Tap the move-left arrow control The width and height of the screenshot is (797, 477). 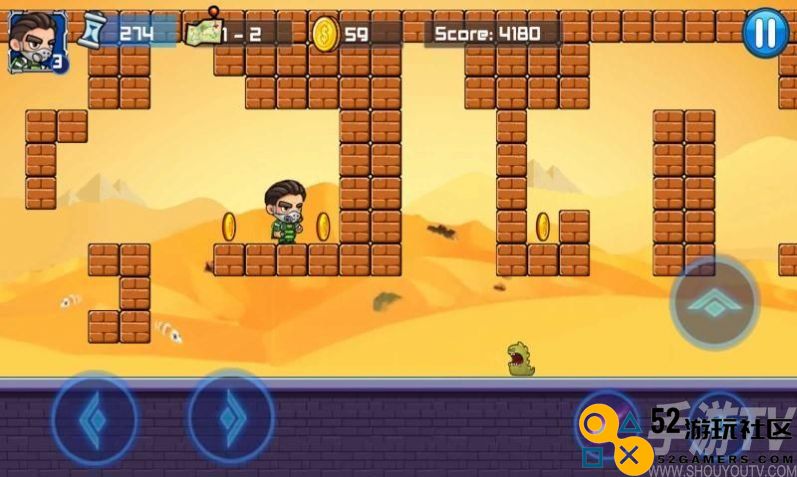coord(94,415)
